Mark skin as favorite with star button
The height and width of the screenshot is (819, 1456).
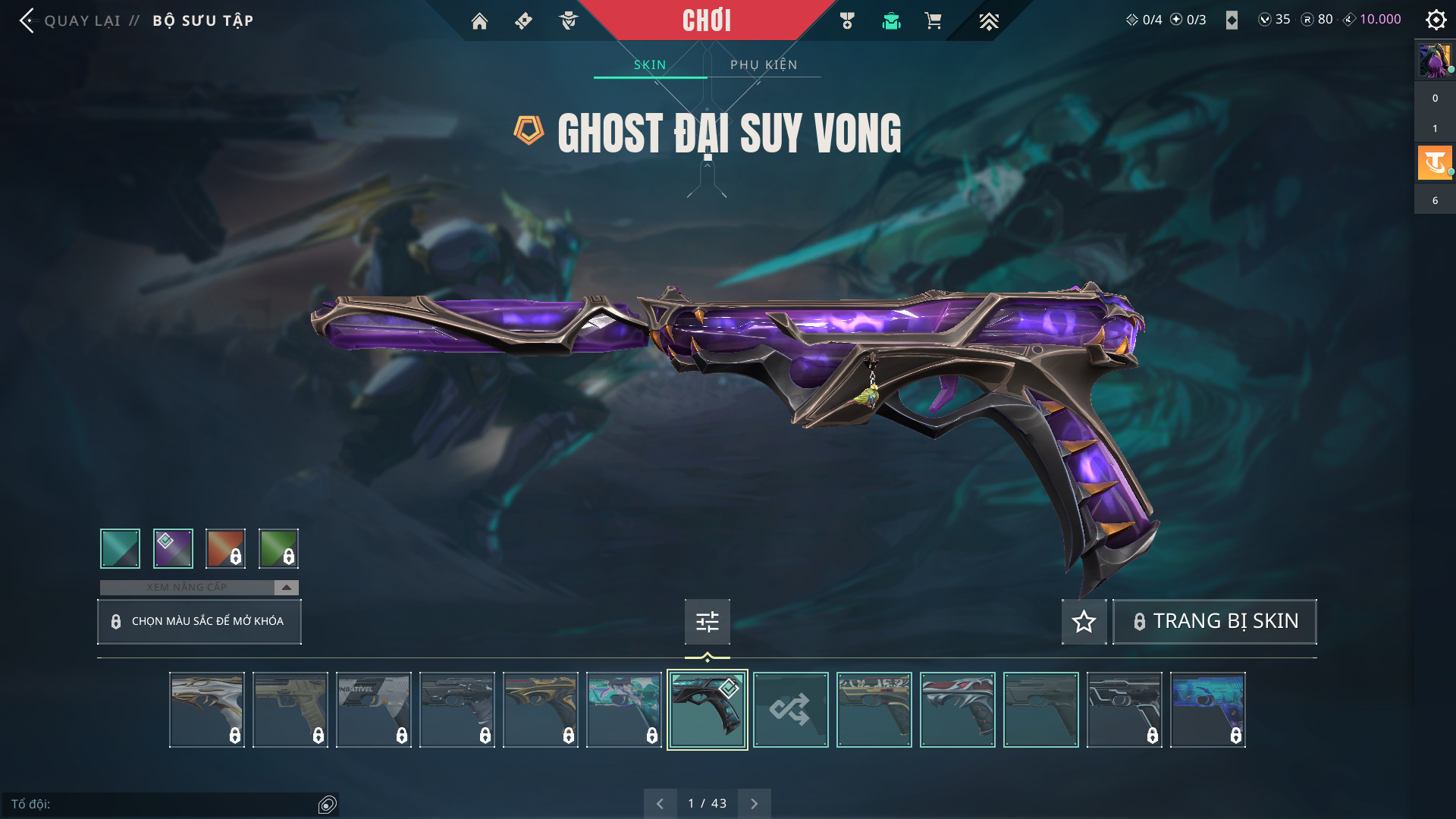click(x=1084, y=622)
